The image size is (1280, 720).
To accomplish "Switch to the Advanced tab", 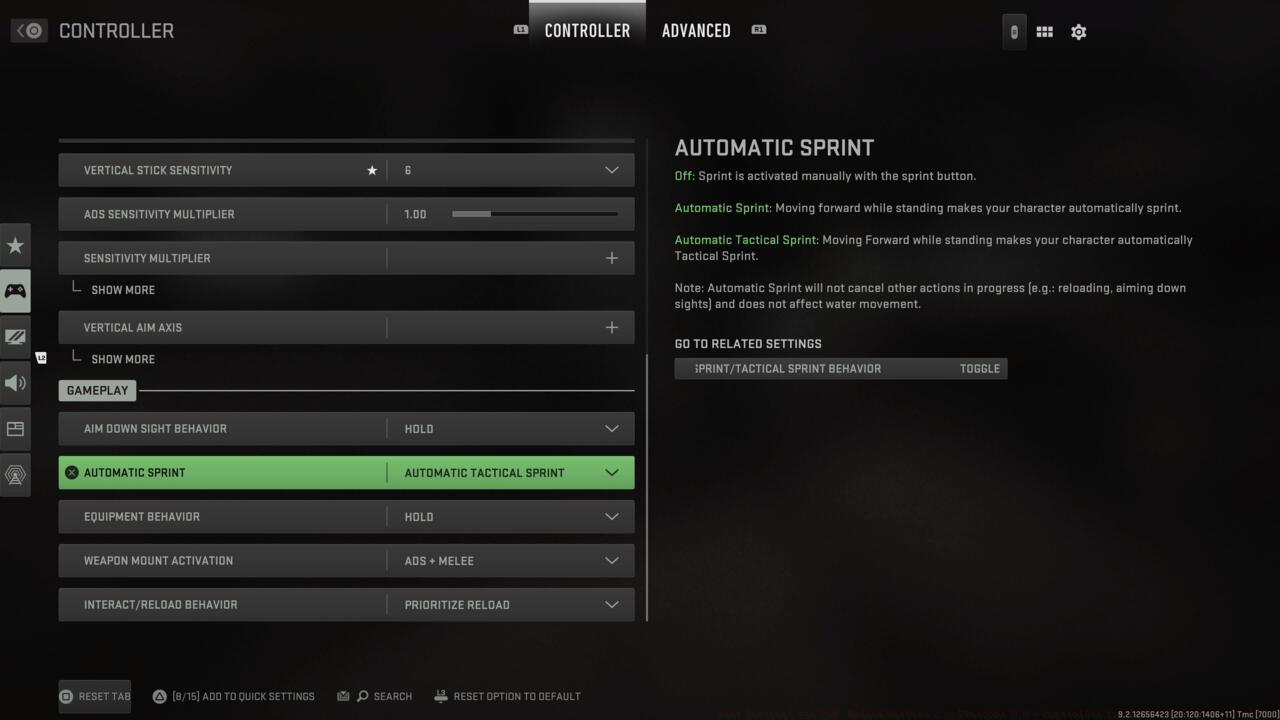I will tap(696, 30).
